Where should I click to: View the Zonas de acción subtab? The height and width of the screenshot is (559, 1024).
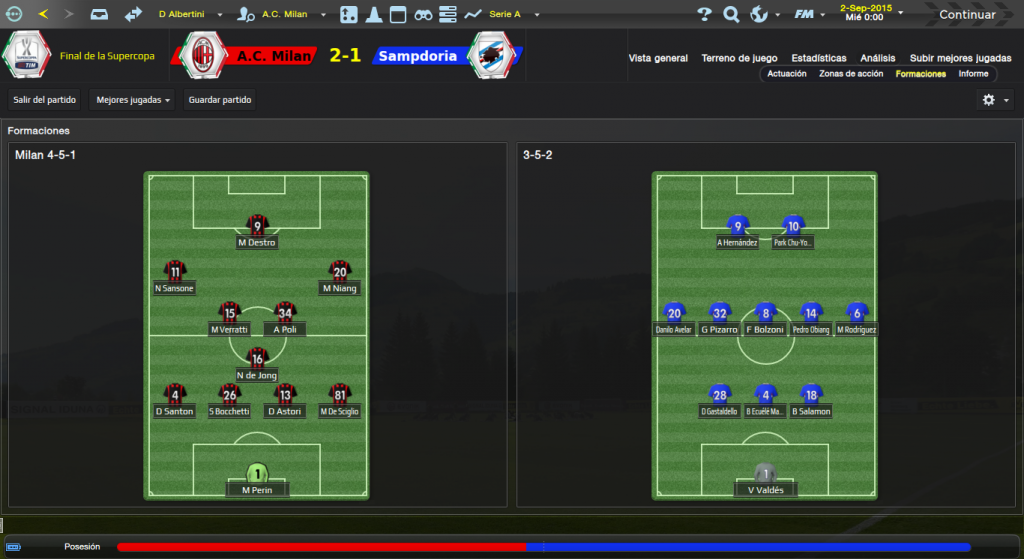(851, 74)
